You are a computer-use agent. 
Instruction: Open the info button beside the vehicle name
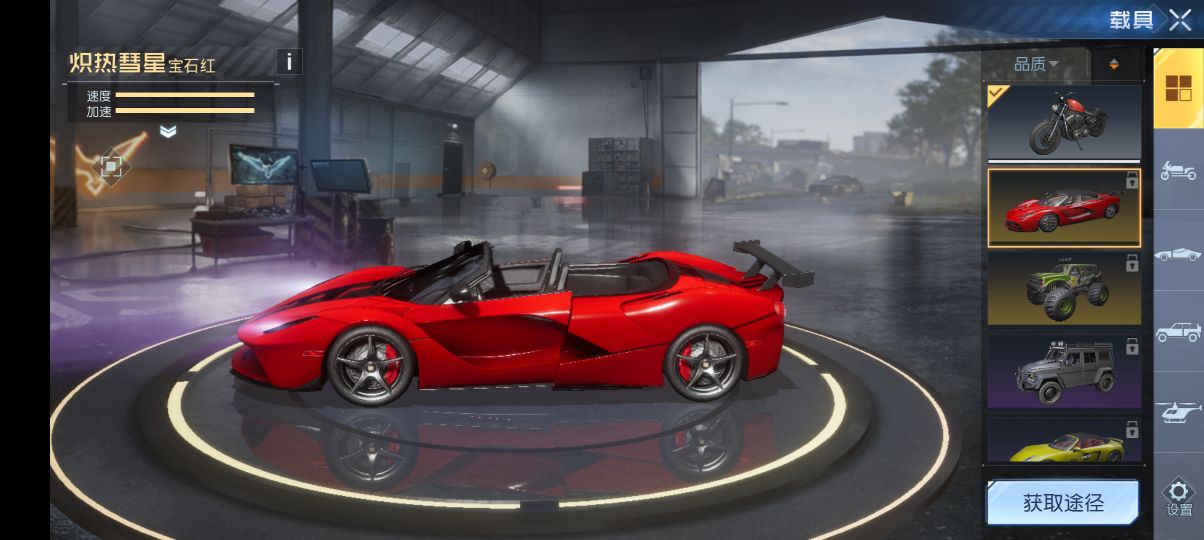pos(288,62)
